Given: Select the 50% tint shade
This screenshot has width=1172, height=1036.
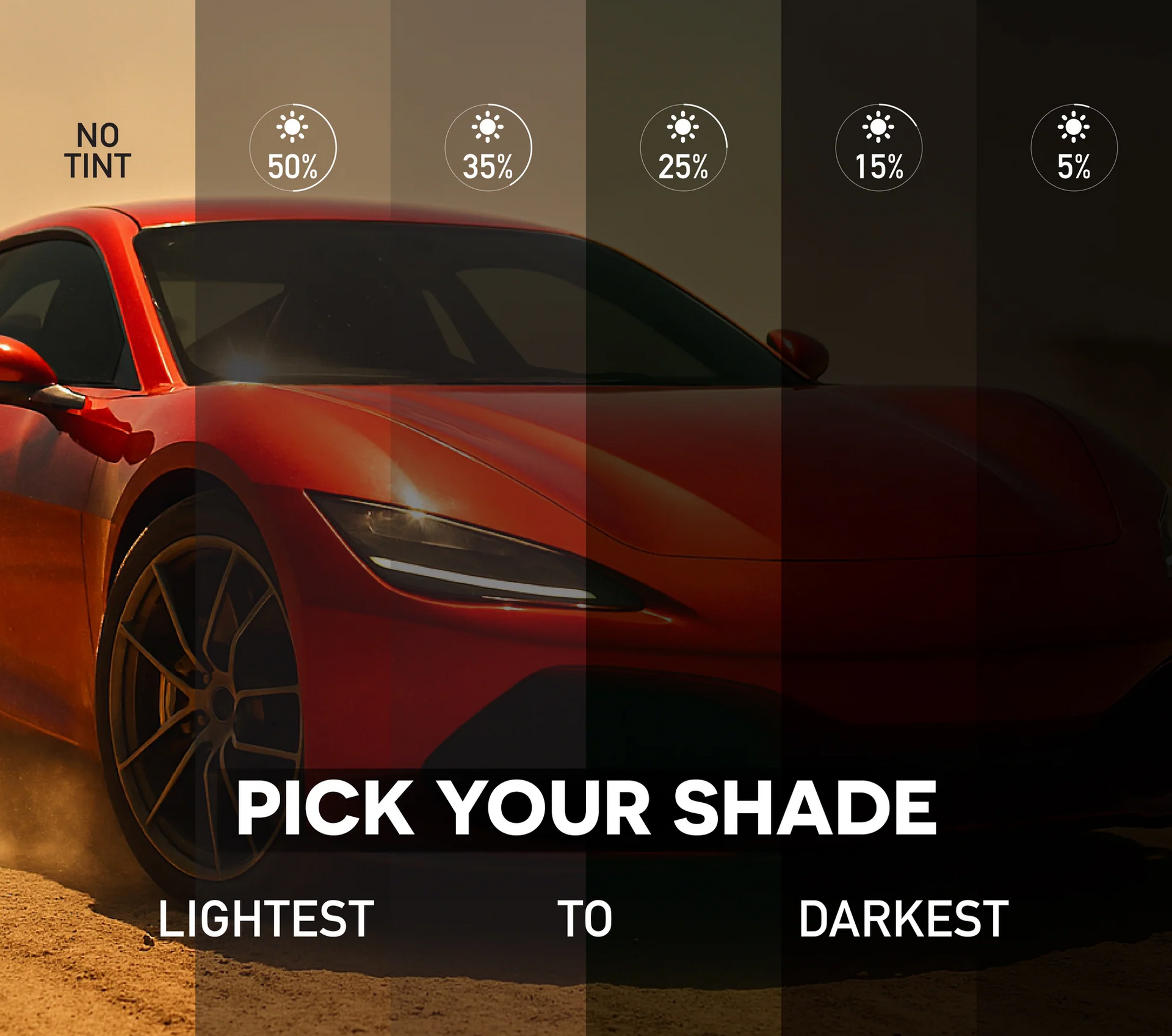Looking at the screenshot, I should pos(293,148).
